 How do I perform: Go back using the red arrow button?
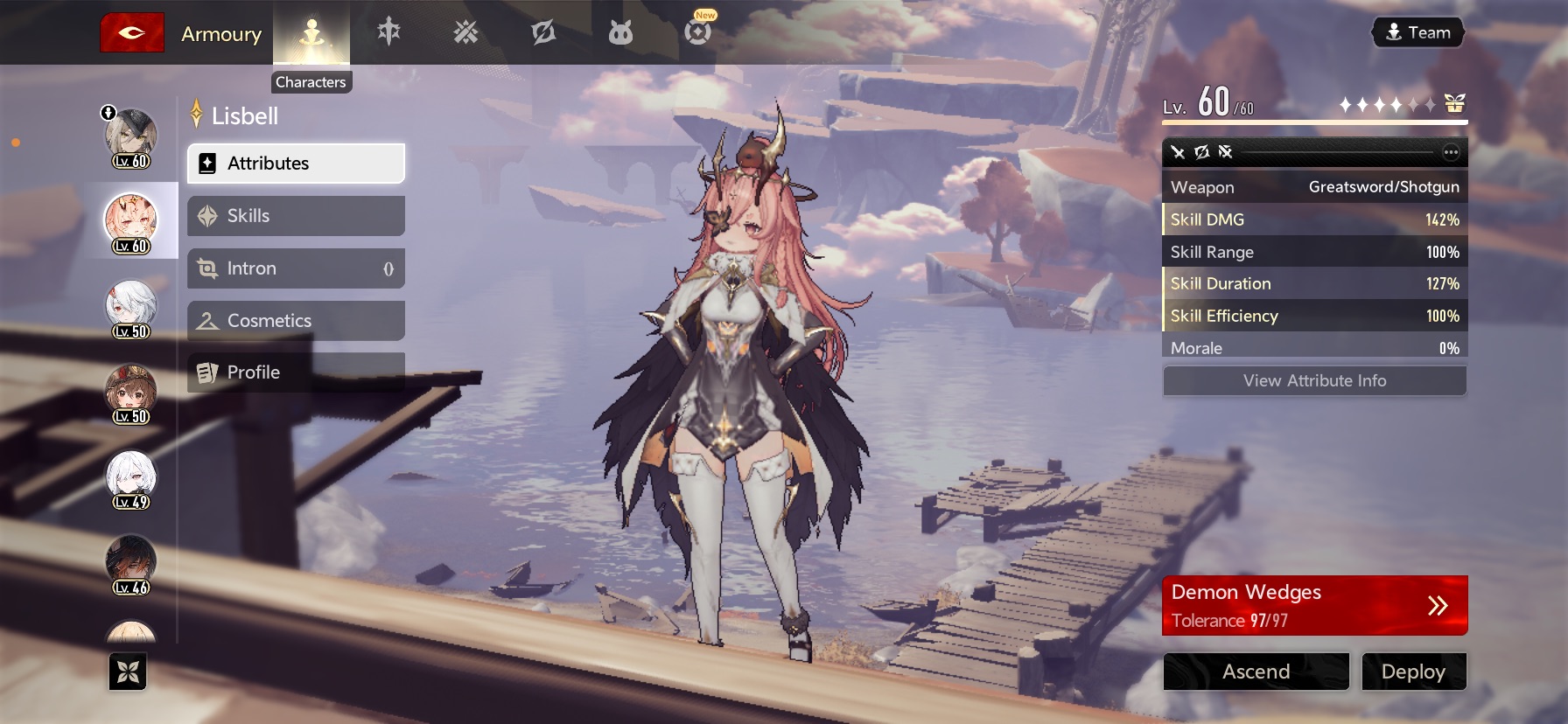tap(132, 33)
